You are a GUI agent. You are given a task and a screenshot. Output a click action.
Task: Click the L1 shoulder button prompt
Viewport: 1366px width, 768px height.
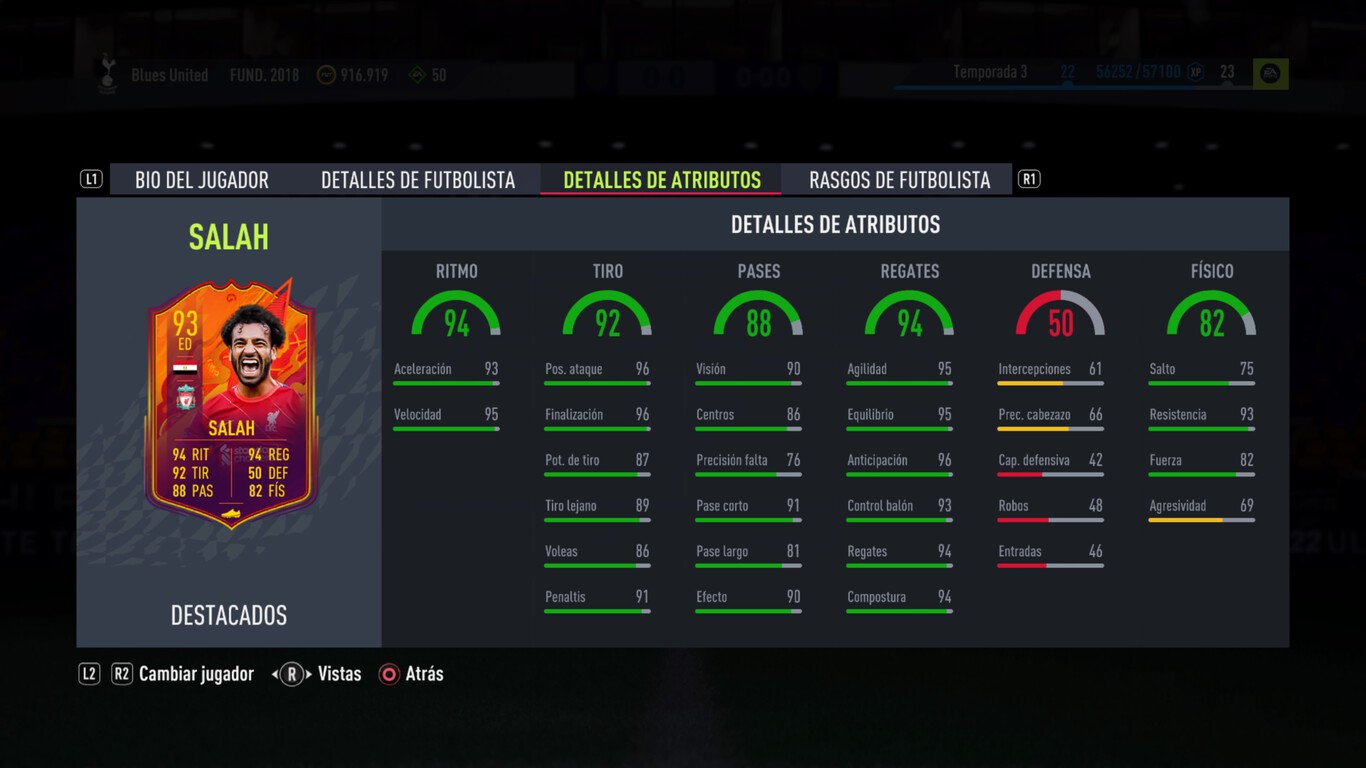91,179
